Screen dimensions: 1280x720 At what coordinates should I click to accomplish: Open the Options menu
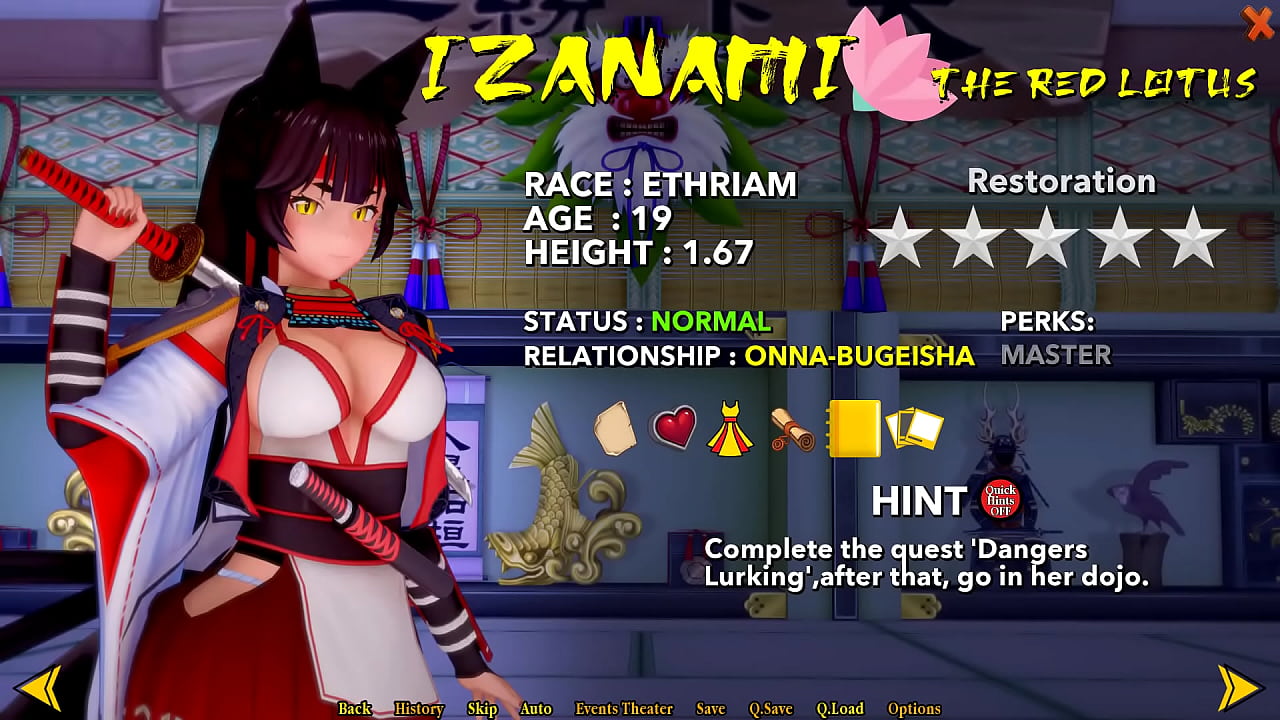[x=914, y=709]
